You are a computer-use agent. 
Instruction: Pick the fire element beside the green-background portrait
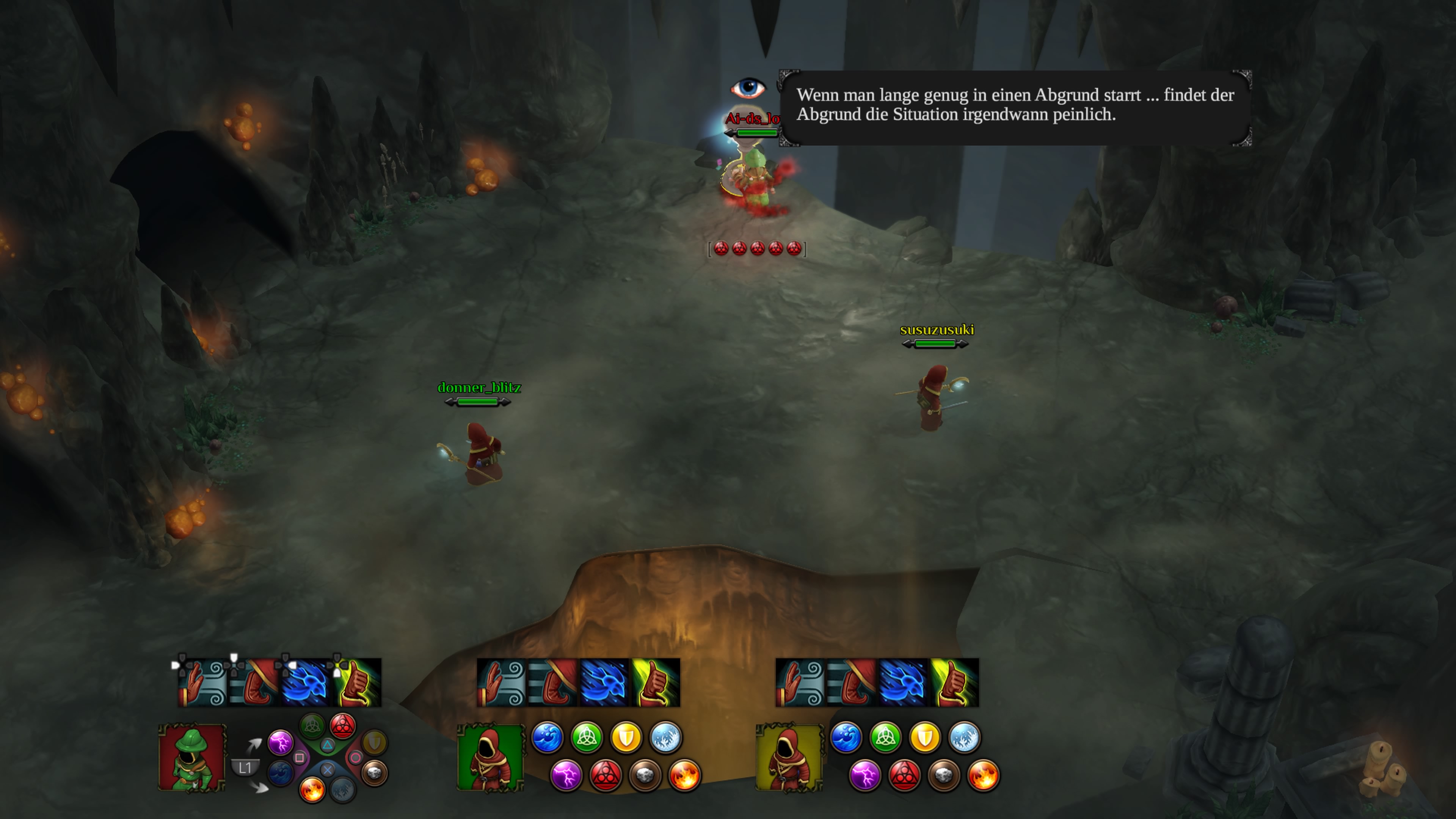tap(684, 775)
